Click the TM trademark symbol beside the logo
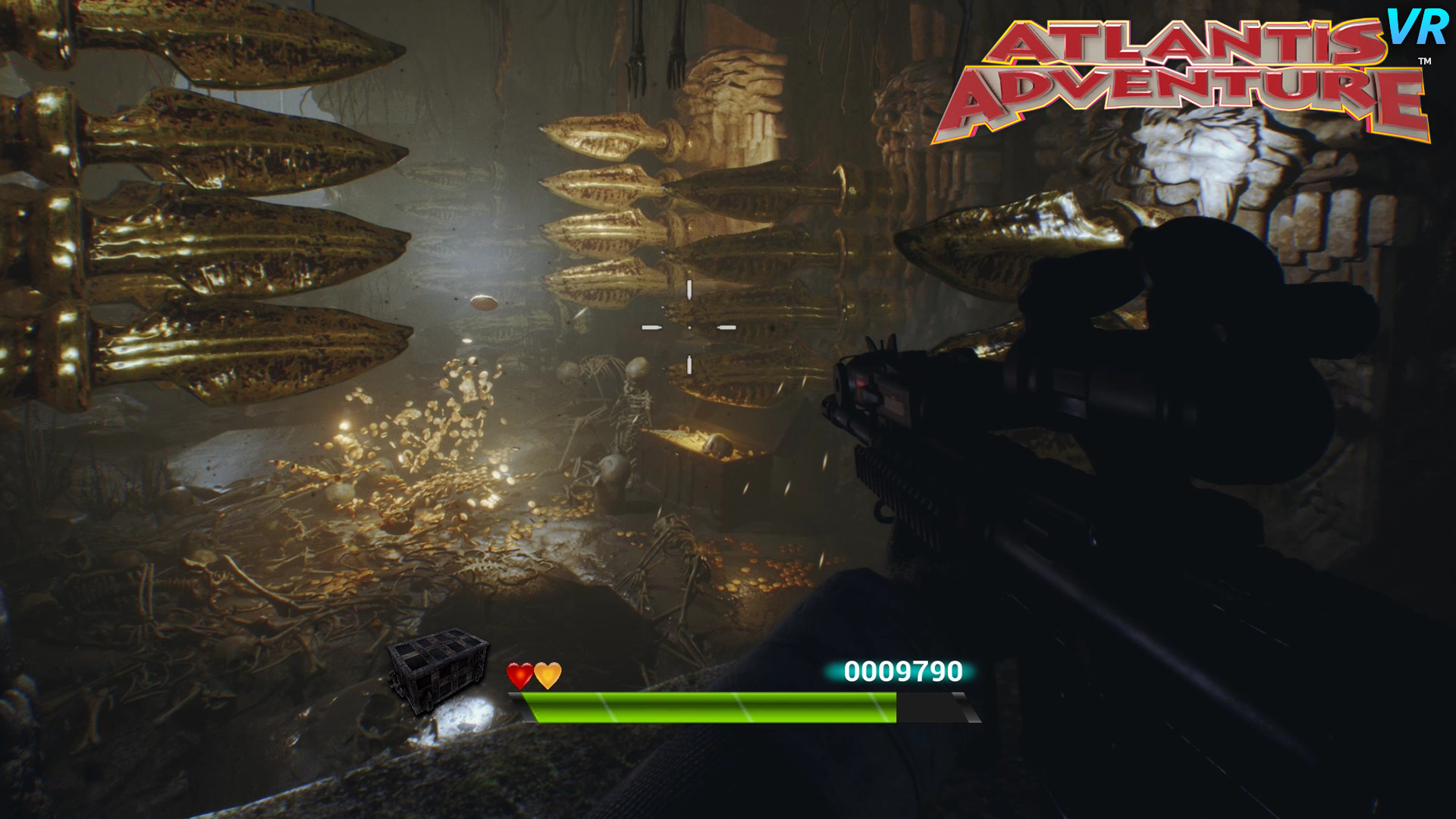Image resolution: width=1456 pixels, height=819 pixels. click(x=1426, y=61)
